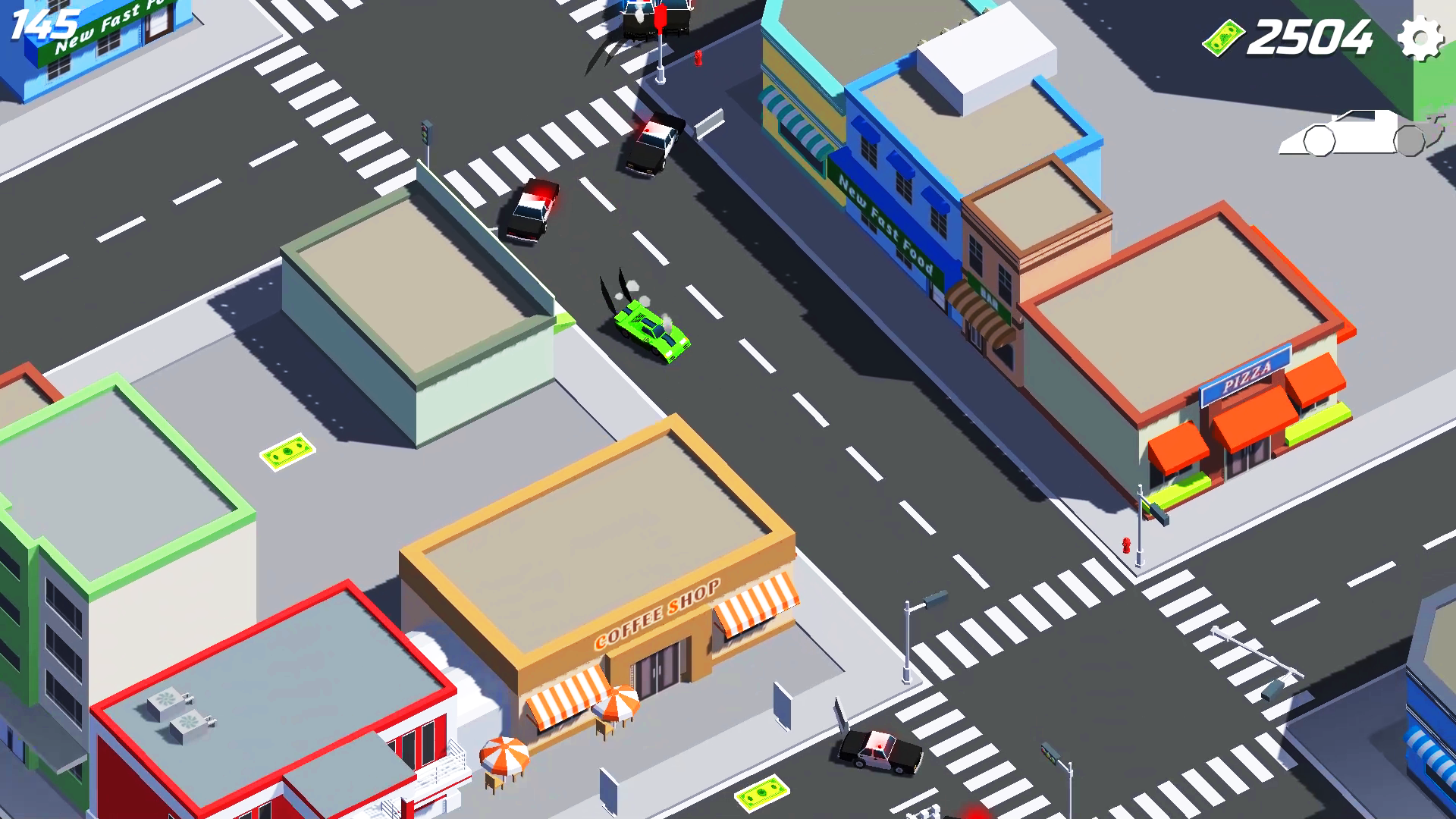Click the New Fast Food banner
Image resolution: width=1456 pixels, height=819 pixels.
pyautogui.click(x=882, y=224)
